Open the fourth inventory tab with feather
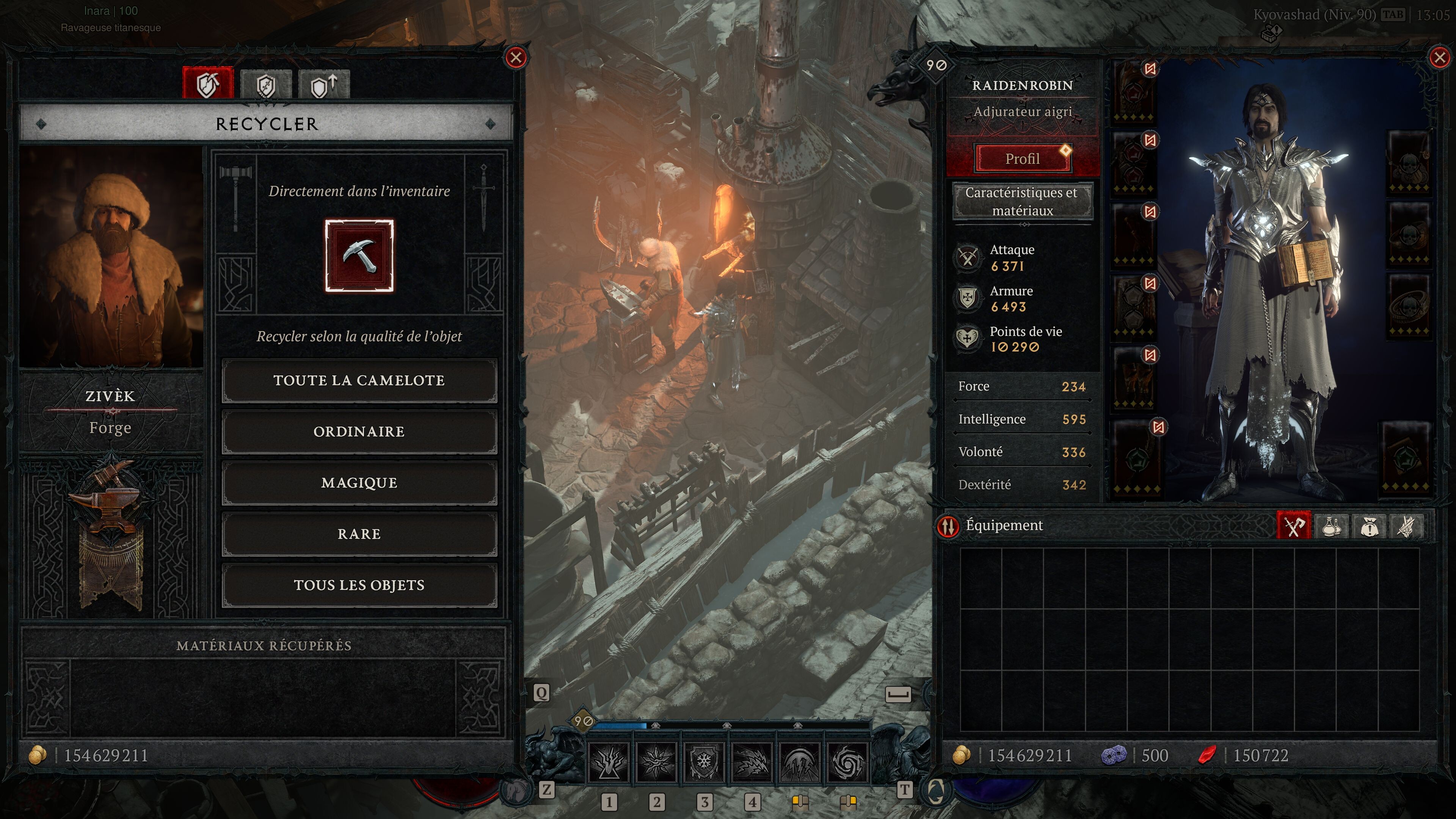Viewport: 1456px width, 819px height. tap(1406, 526)
